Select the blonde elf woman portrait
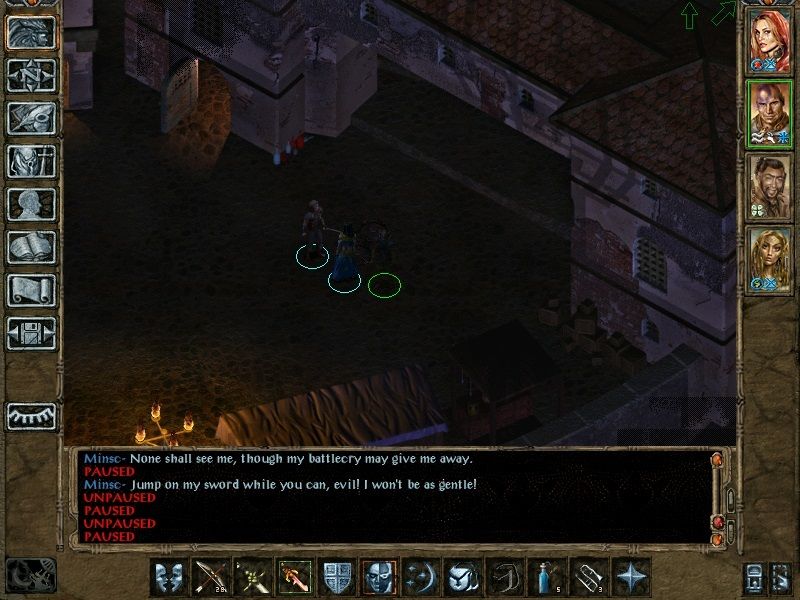Screen dimensions: 800x600 (770, 260)
